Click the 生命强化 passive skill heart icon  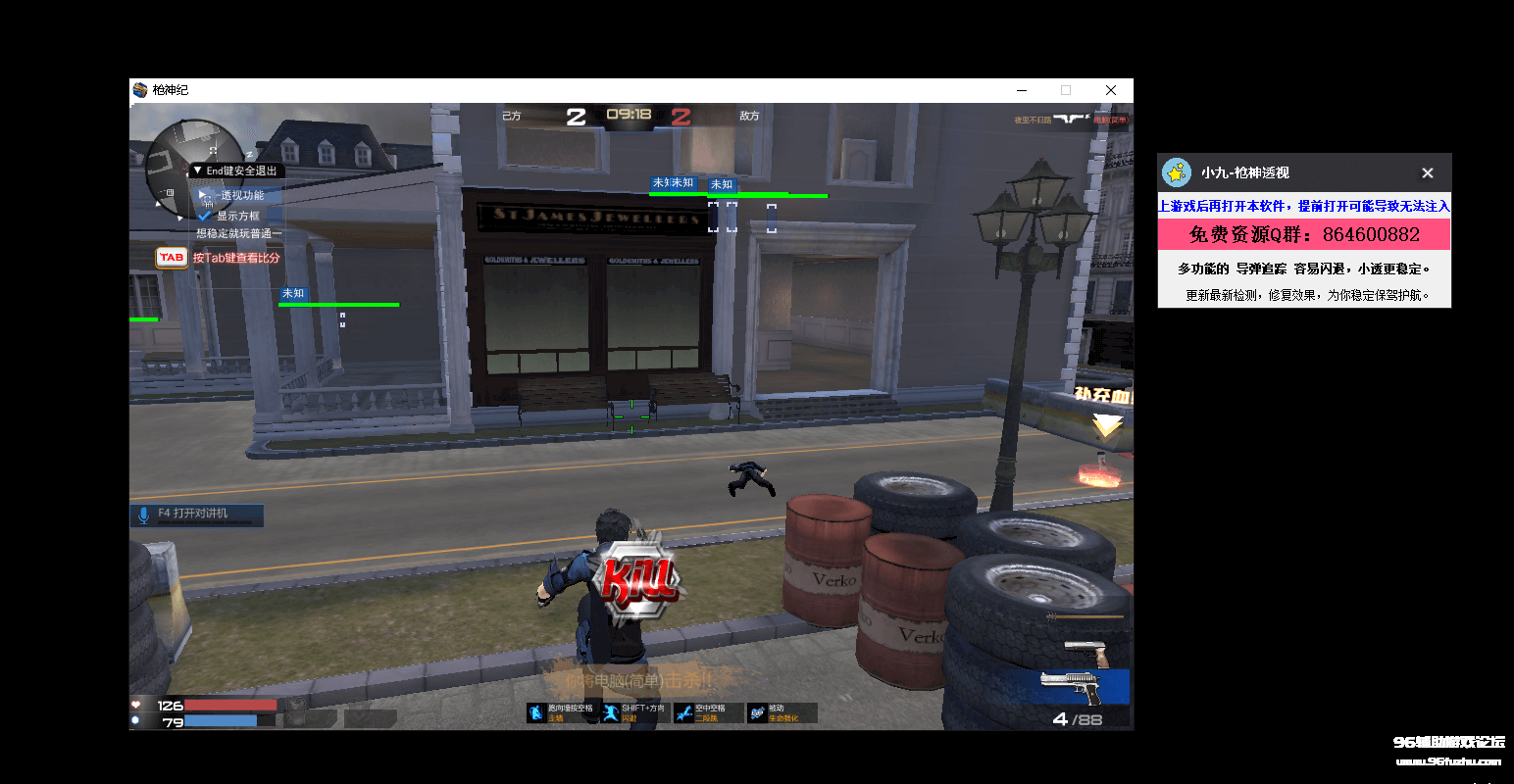click(x=755, y=712)
